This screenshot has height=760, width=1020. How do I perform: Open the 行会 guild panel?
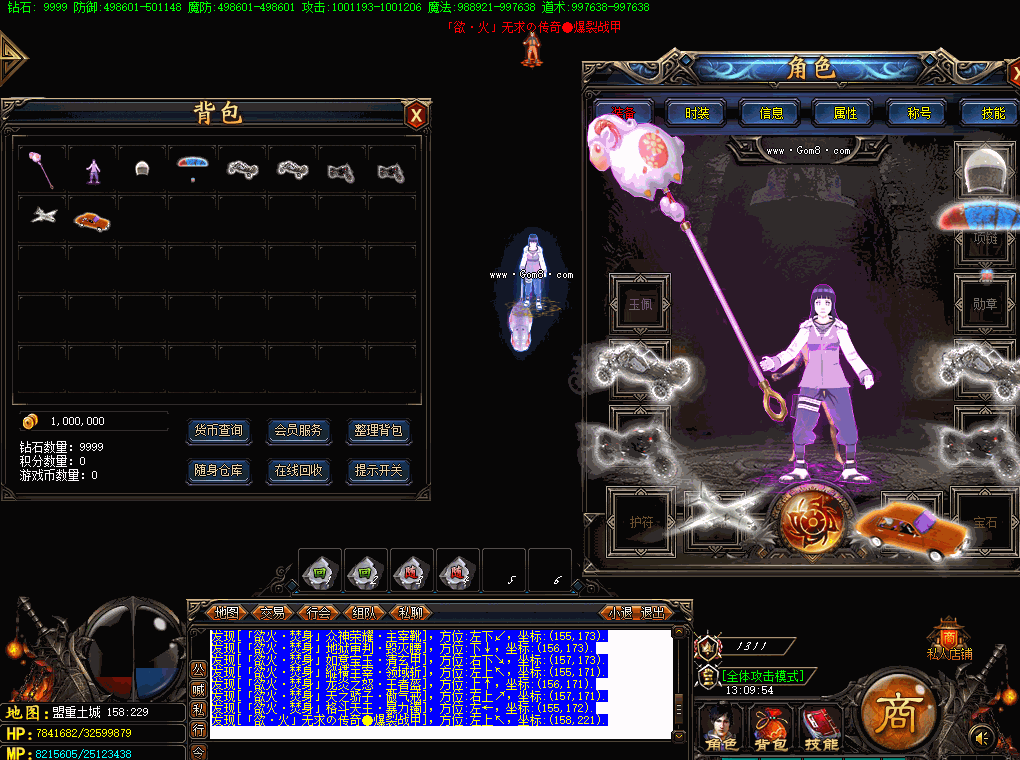319,612
